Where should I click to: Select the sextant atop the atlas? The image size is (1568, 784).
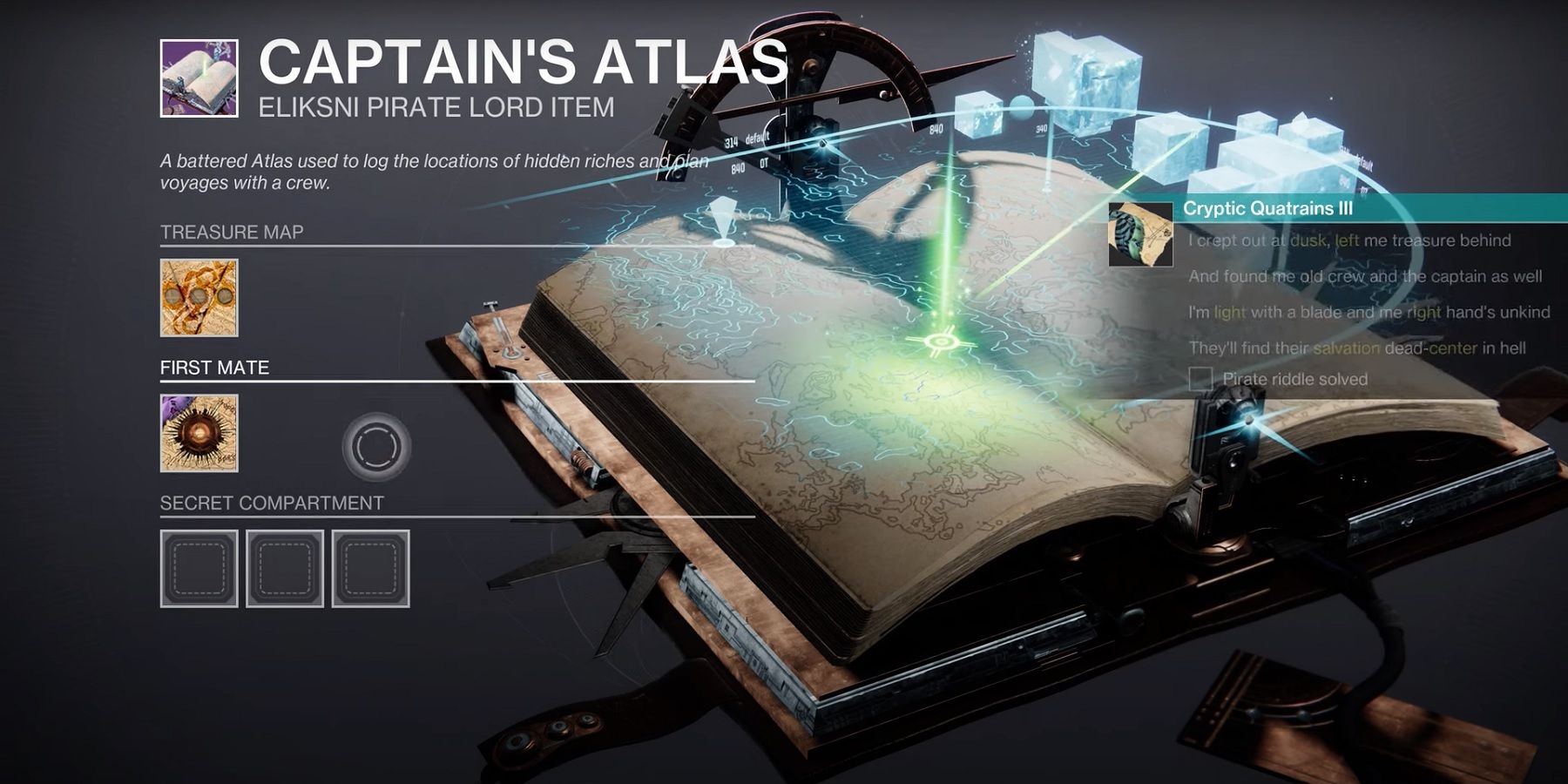click(x=828, y=70)
